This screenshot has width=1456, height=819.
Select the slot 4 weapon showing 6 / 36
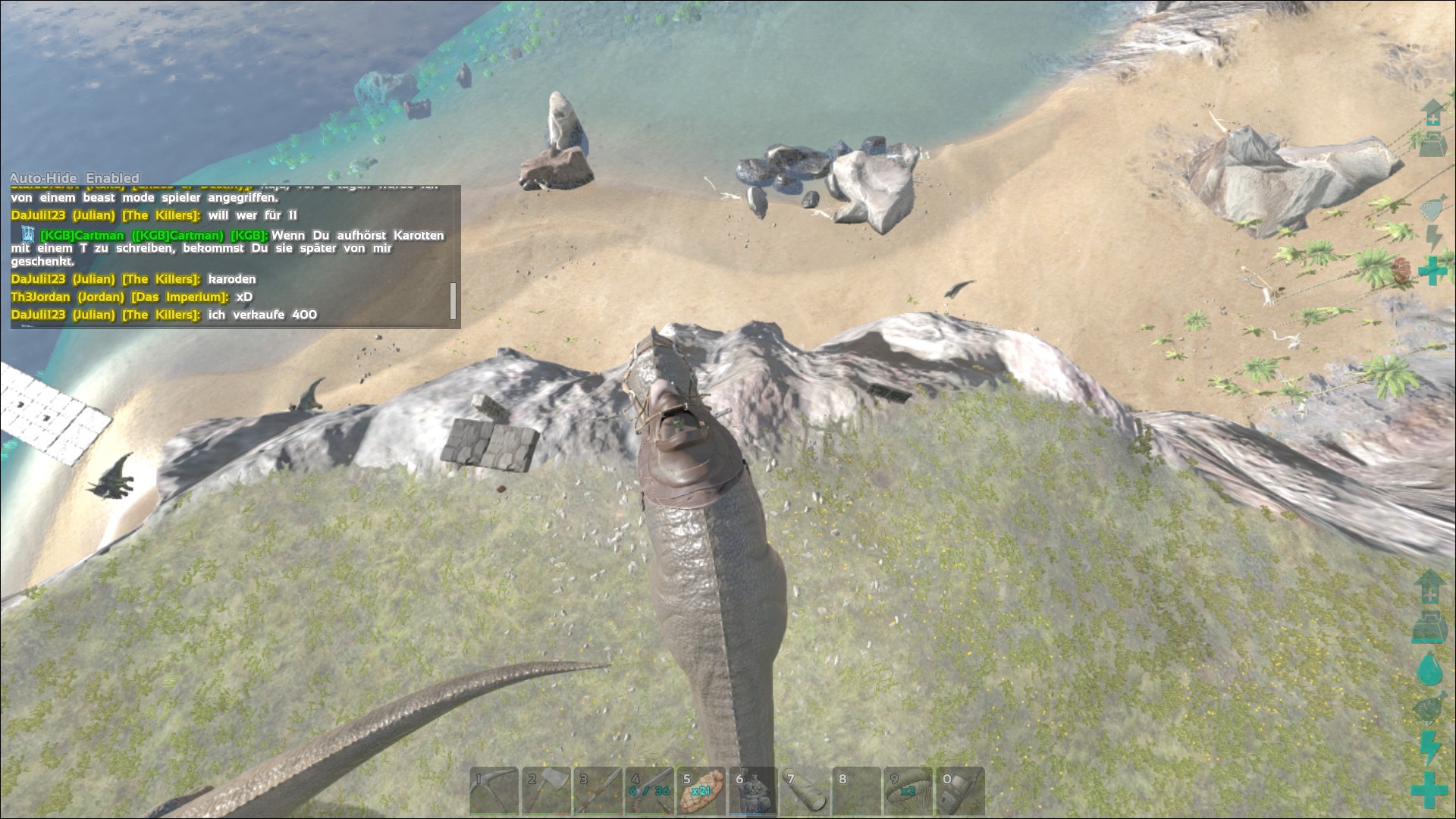[649, 791]
